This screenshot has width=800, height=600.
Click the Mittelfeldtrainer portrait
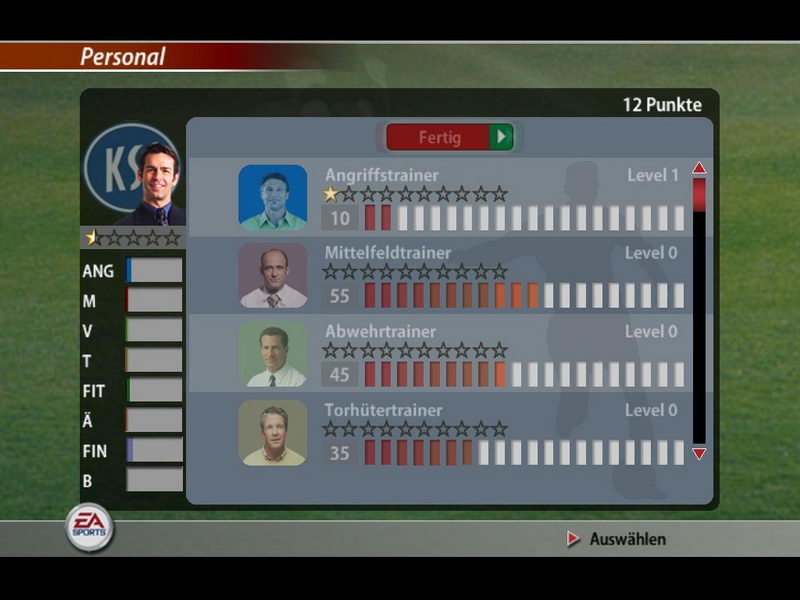point(273,276)
